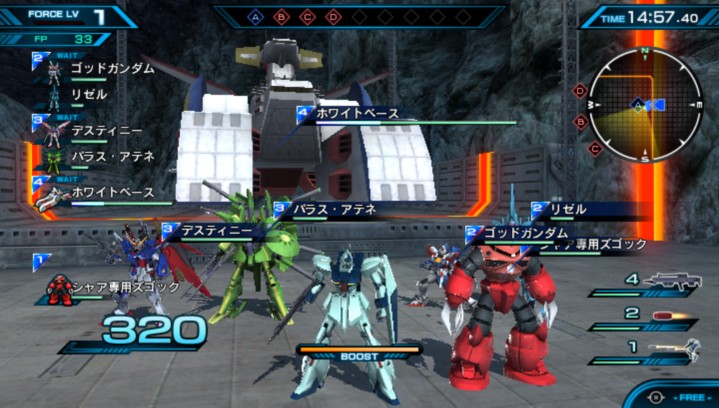719x408 pixels.
Task: Choose デスティニー in the squad list
Action: 106,131
